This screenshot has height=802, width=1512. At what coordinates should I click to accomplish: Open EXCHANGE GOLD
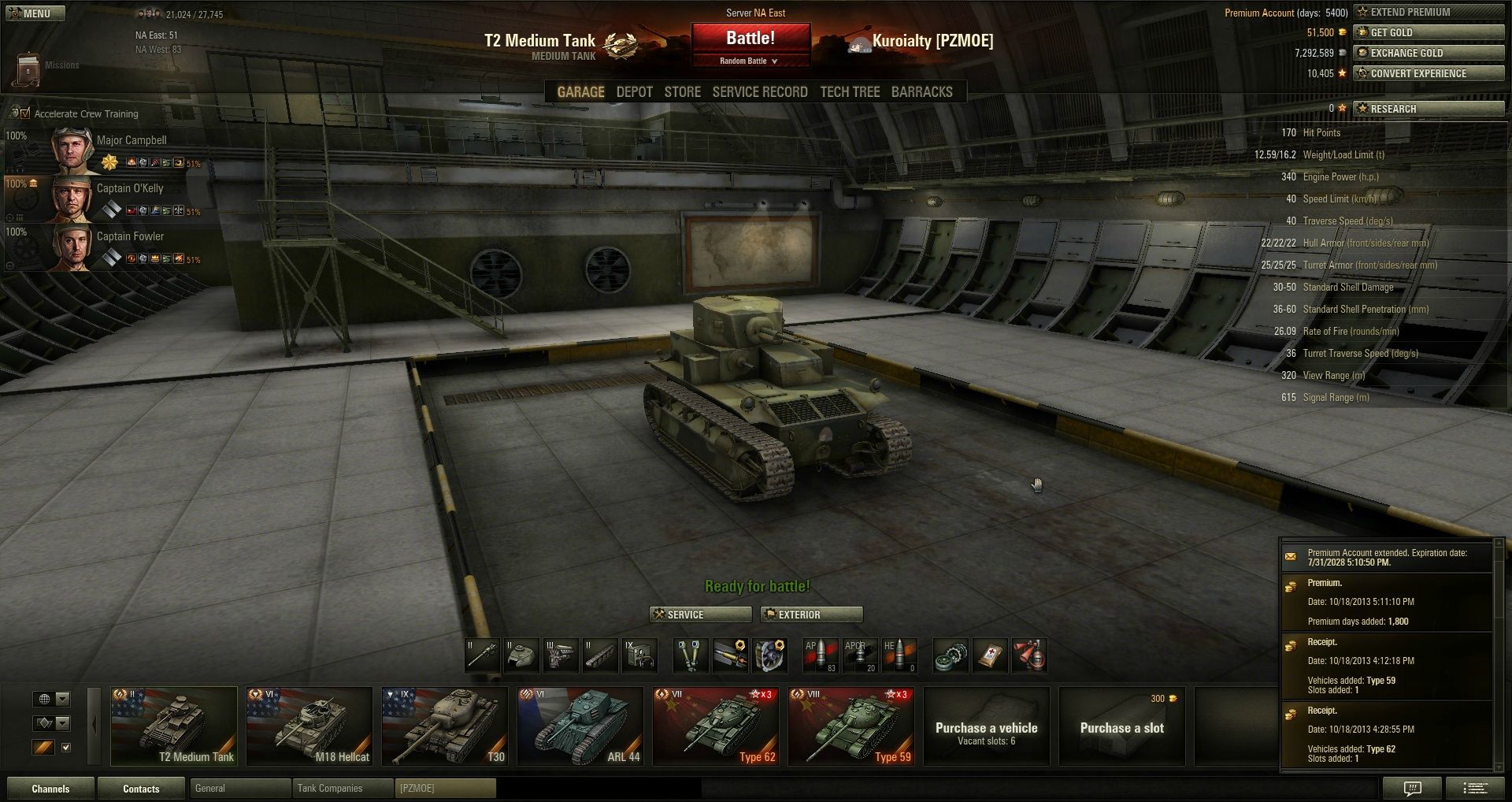tap(1428, 53)
